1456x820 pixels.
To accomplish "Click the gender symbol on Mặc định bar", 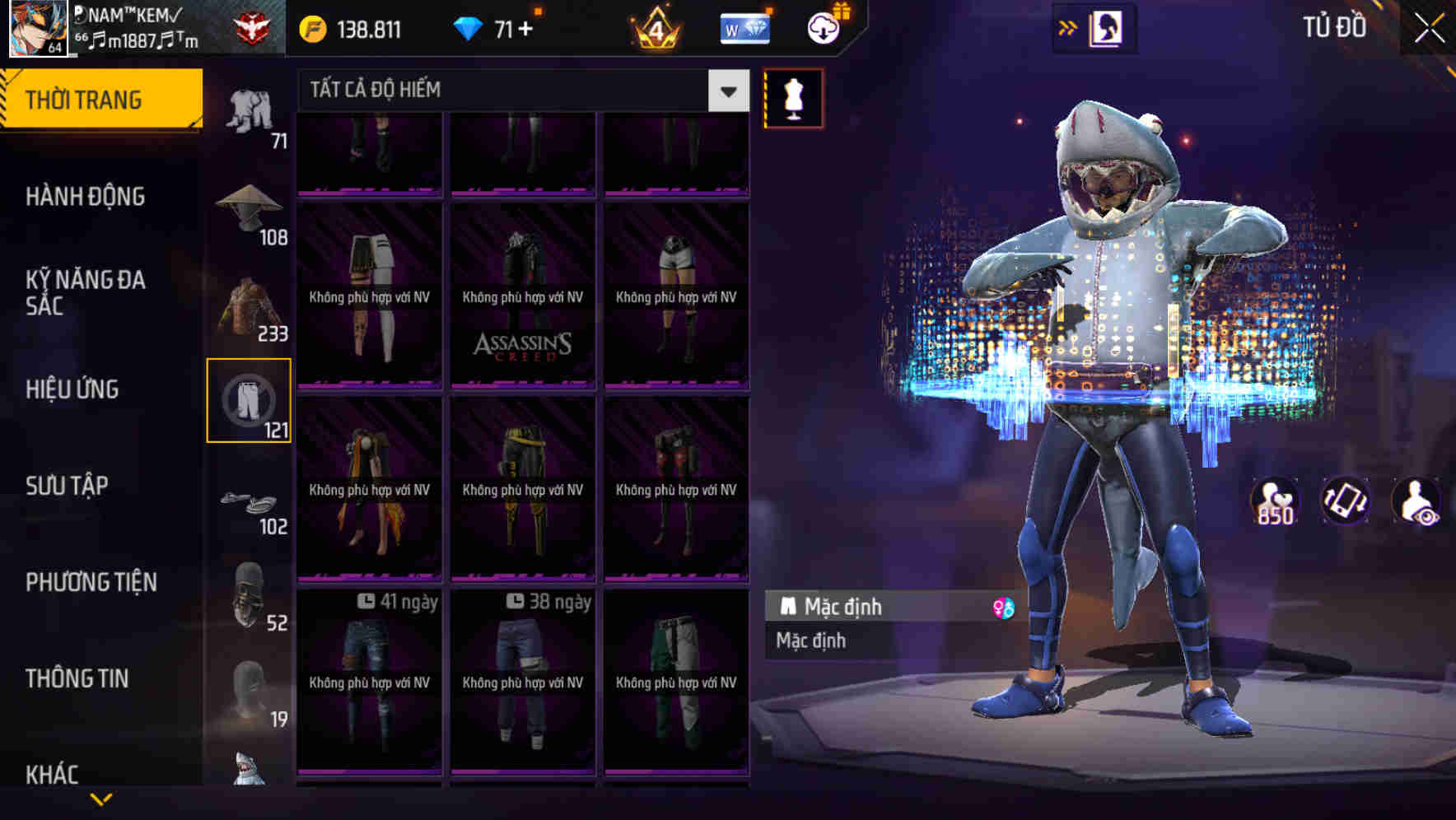I will tap(1005, 607).
